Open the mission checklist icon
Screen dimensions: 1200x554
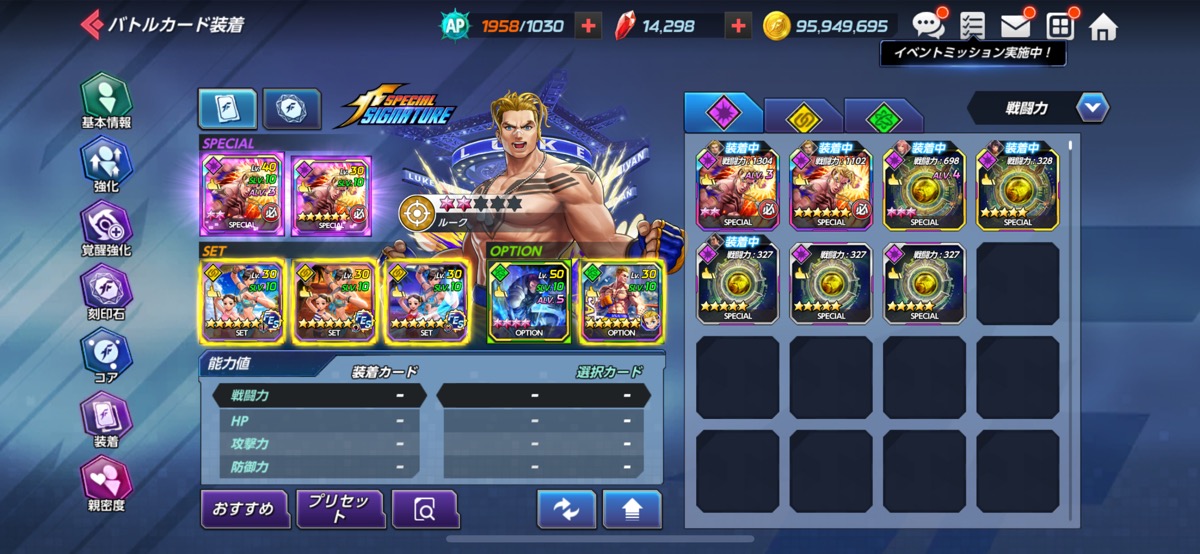pyautogui.click(x=971, y=25)
